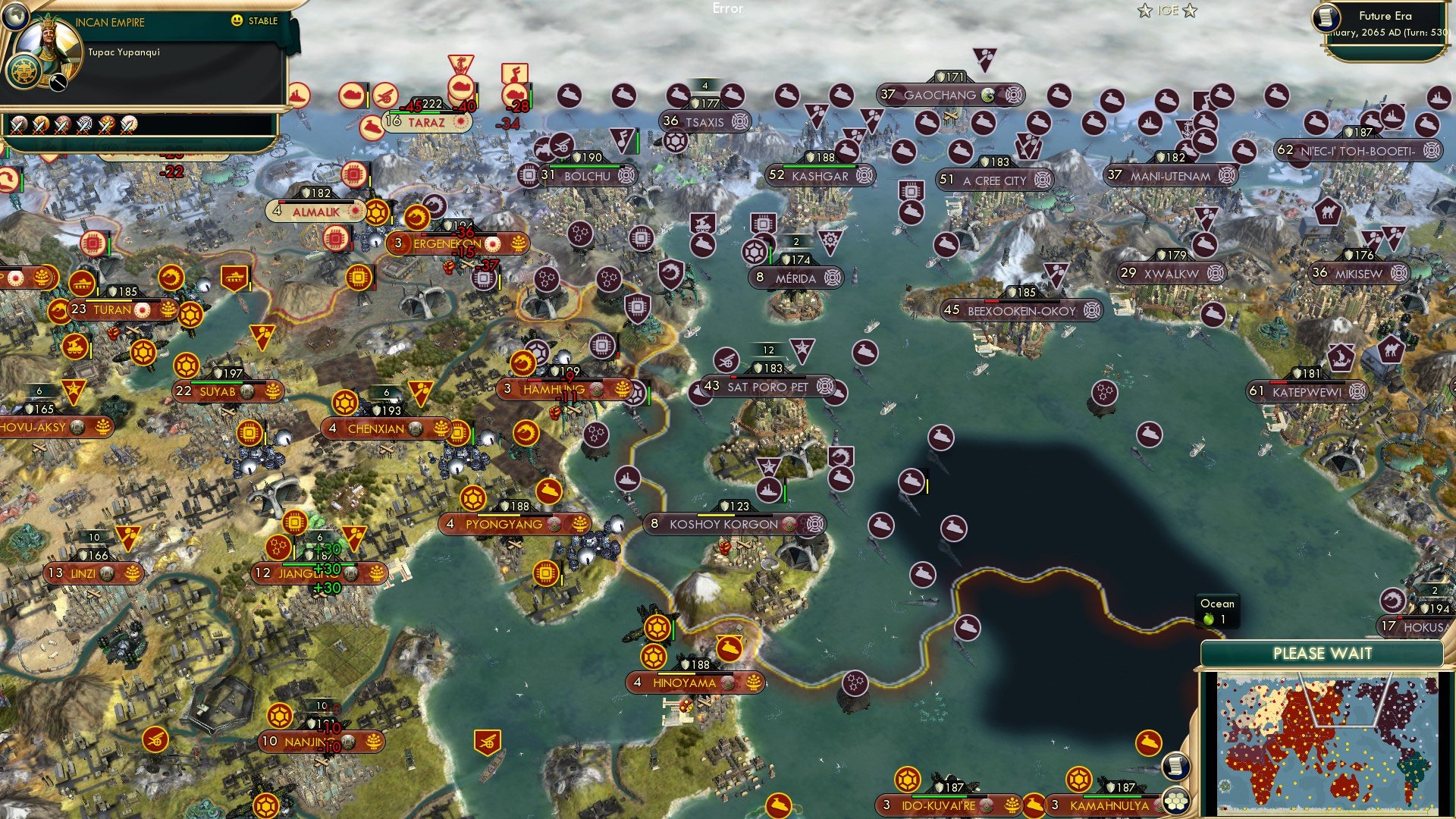Click the religion icon on Gaochang's banner
Viewport: 1456px width, 819px height.
987,96
